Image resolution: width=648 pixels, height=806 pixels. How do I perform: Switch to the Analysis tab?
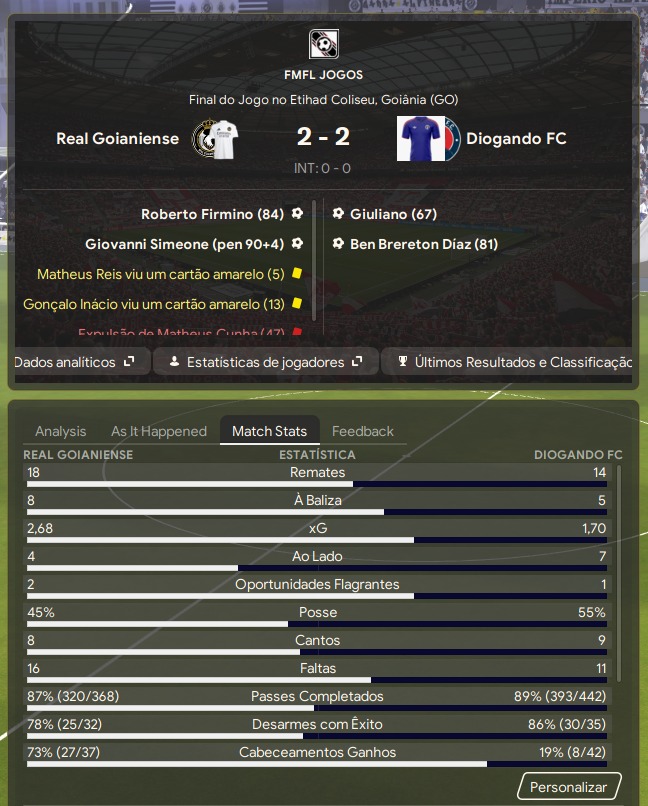(x=61, y=431)
